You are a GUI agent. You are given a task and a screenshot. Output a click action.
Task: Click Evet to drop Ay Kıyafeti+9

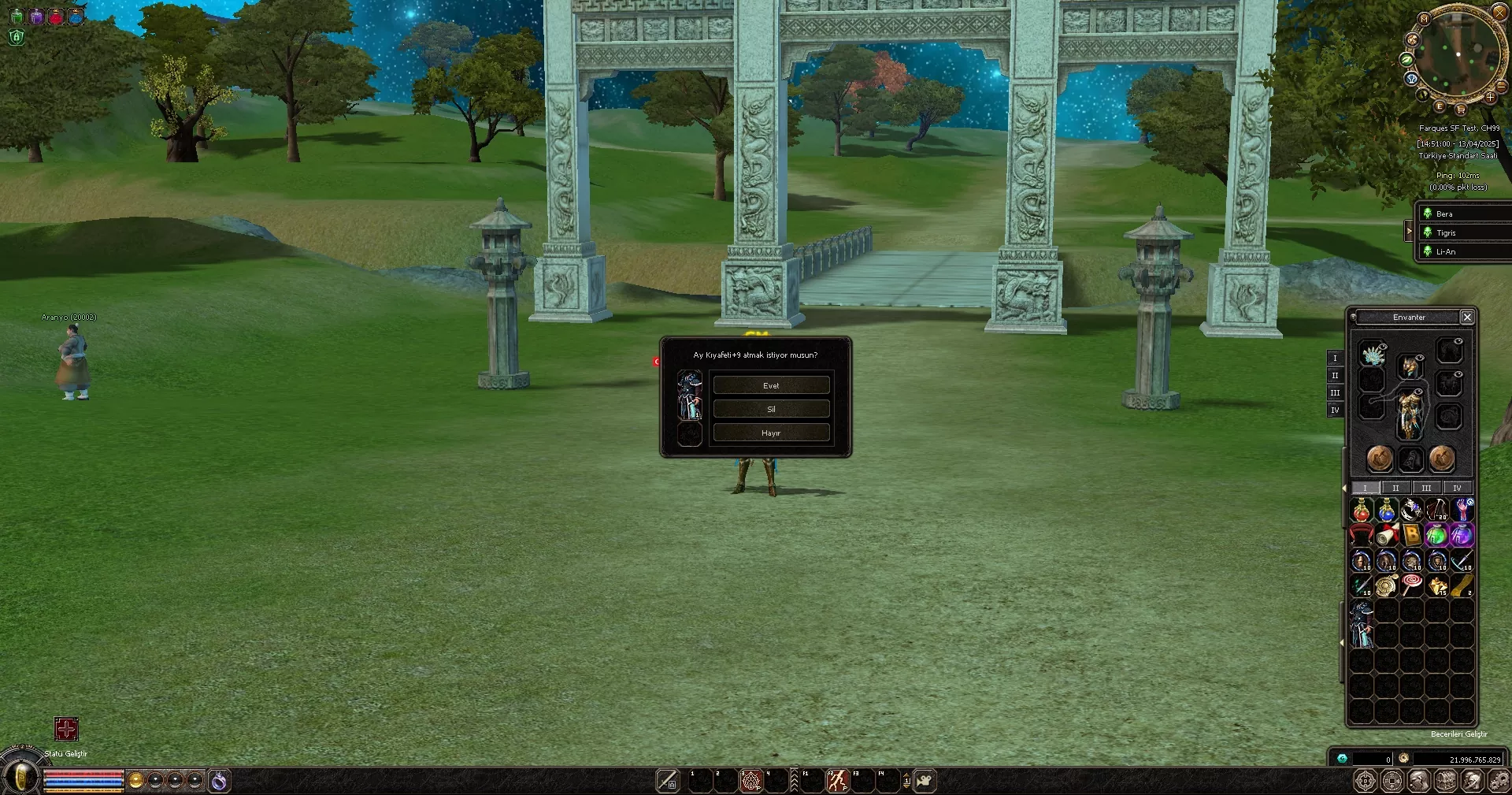(x=770, y=384)
